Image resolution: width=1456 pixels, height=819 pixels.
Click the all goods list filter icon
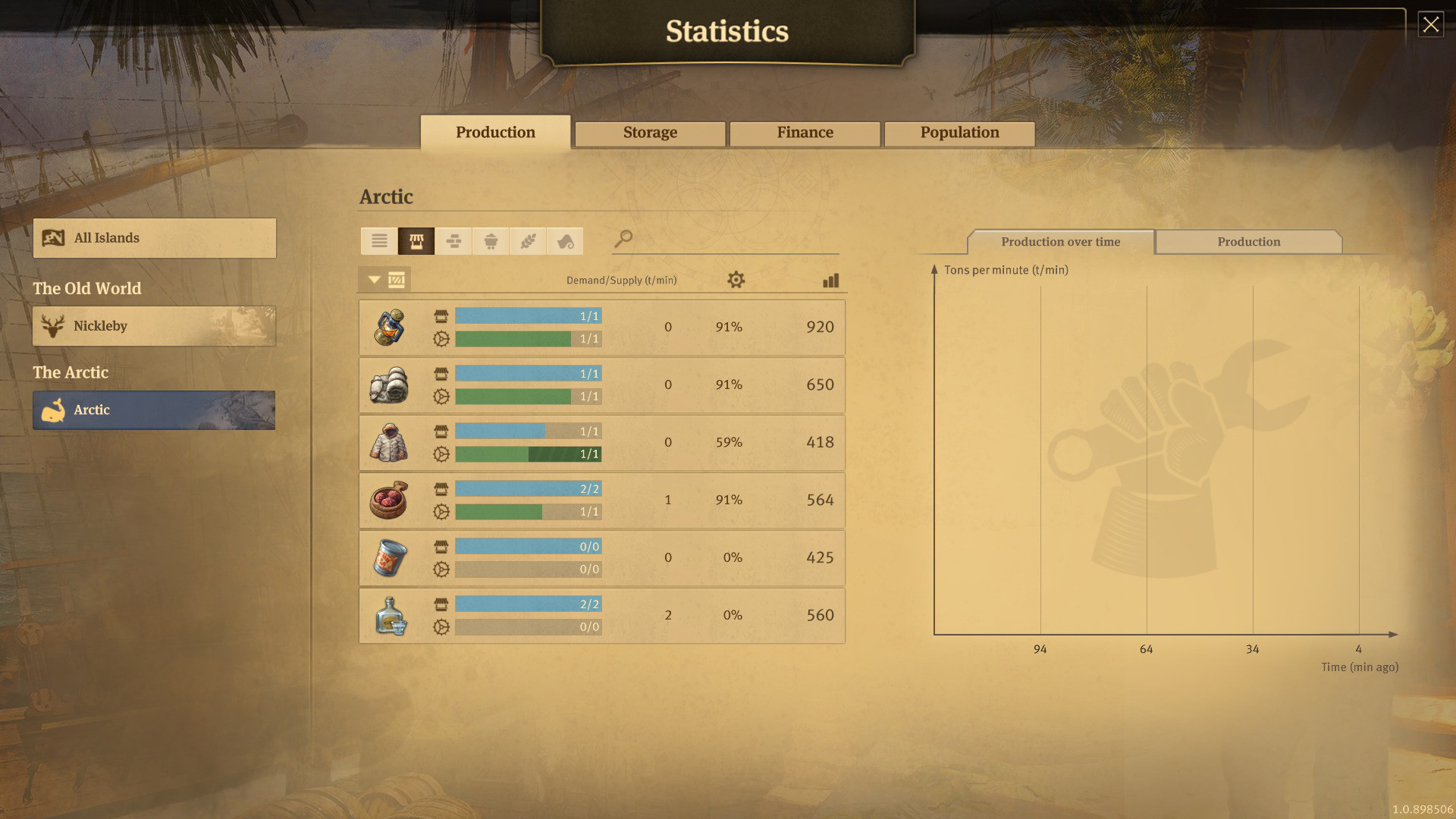click(379, 241)
